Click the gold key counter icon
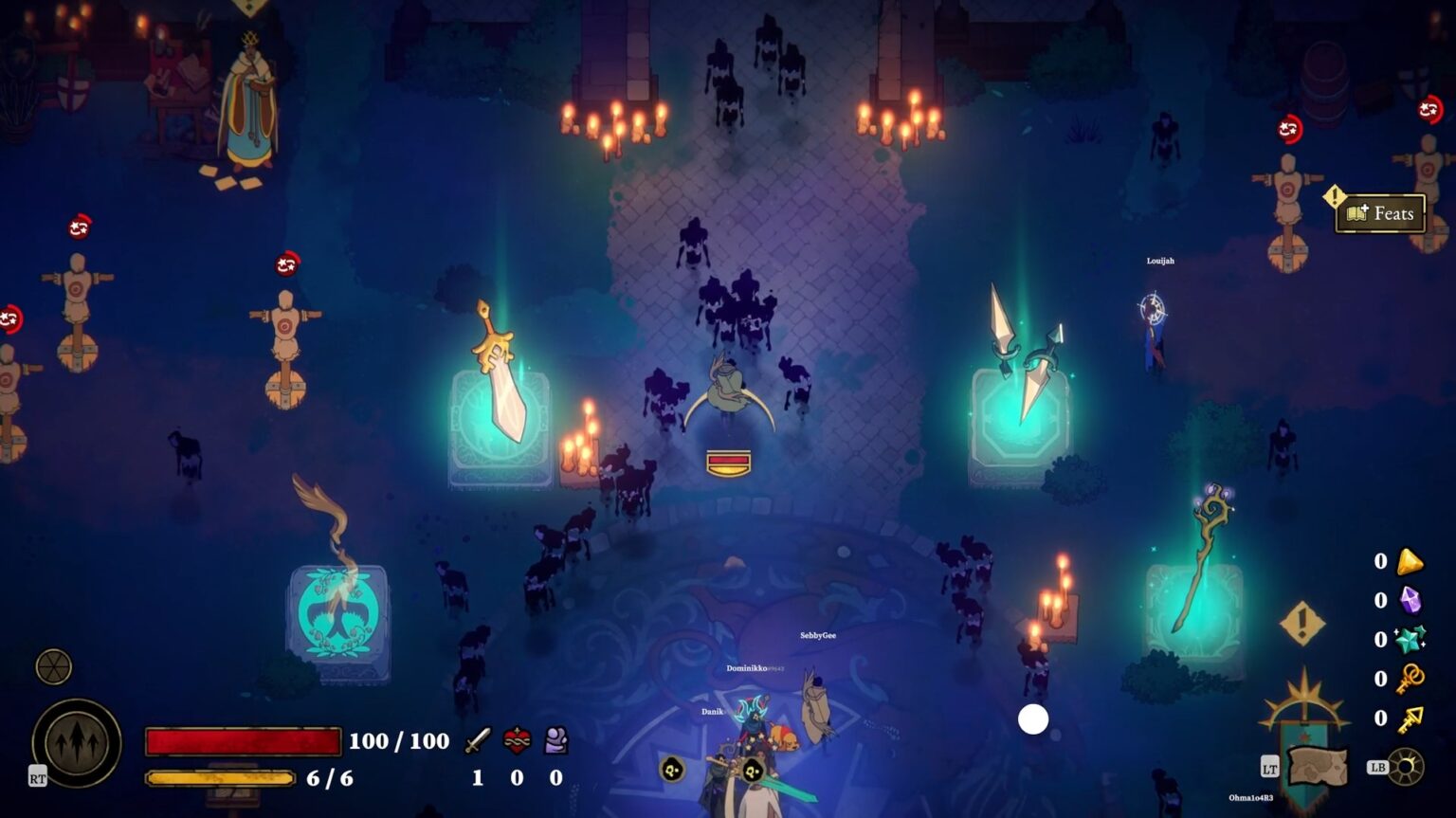This screenshot has width=1456, height=818. pyautogui.click(x=1410, y=718)
